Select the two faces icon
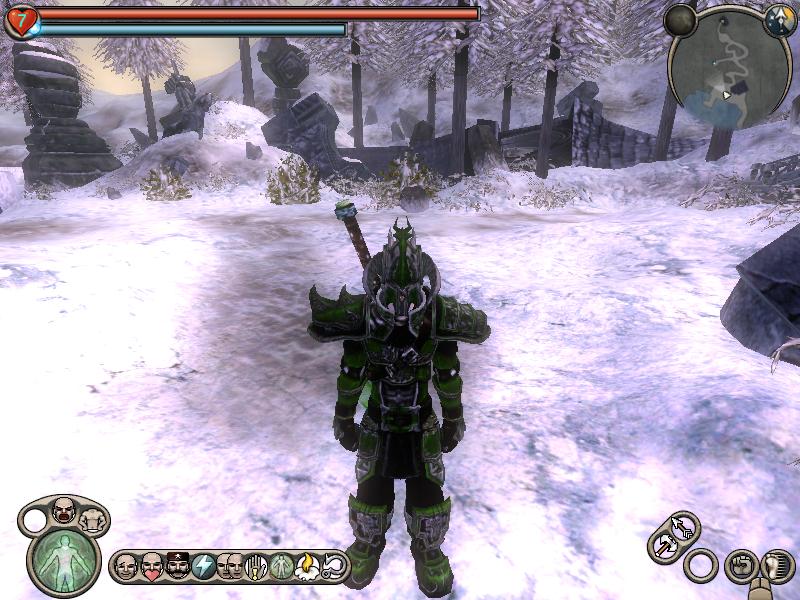This screenshot has width=800, height=600. [230, 567]
